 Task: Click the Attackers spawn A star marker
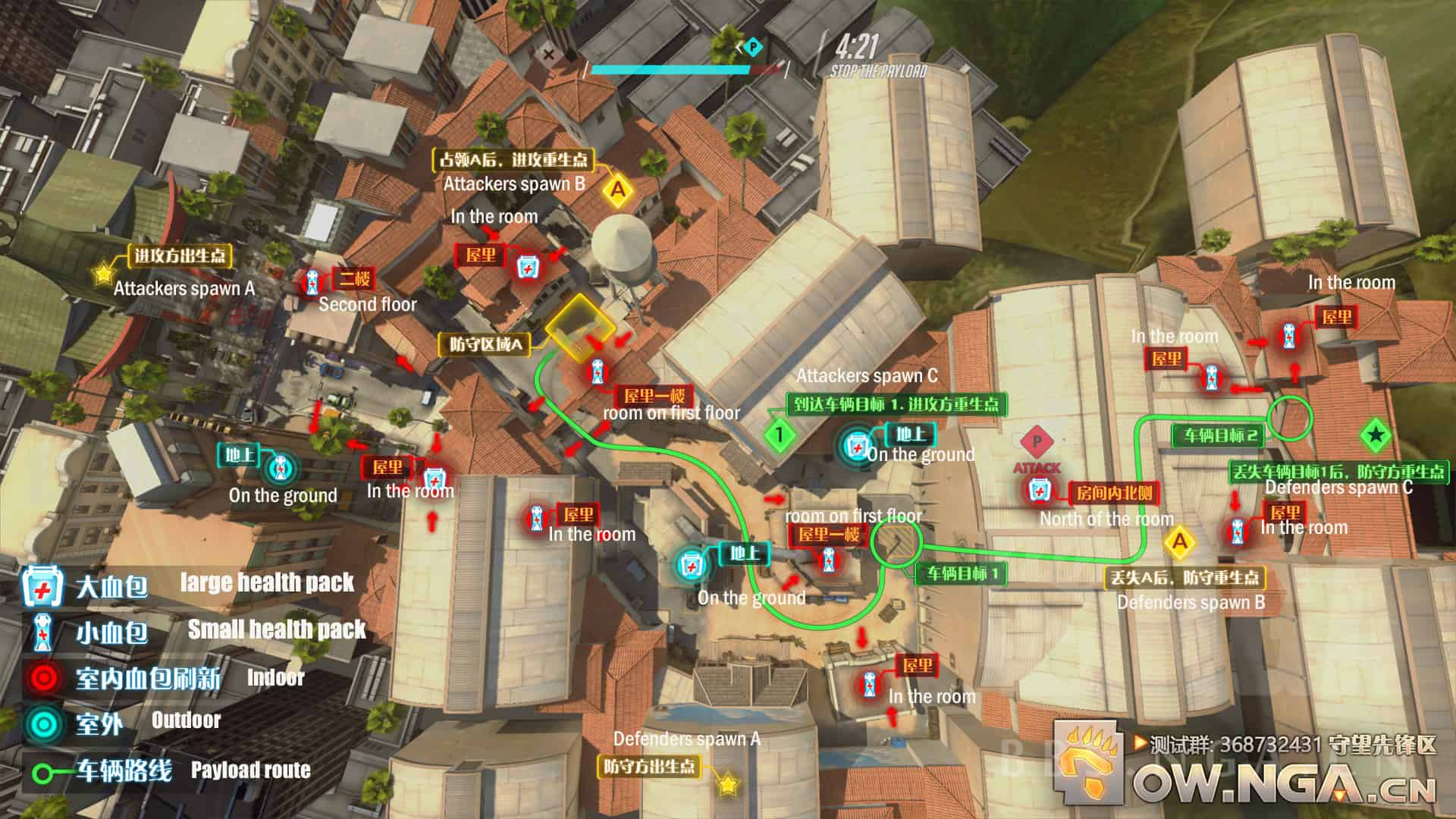pyautogui.click(x=103, y=273)
